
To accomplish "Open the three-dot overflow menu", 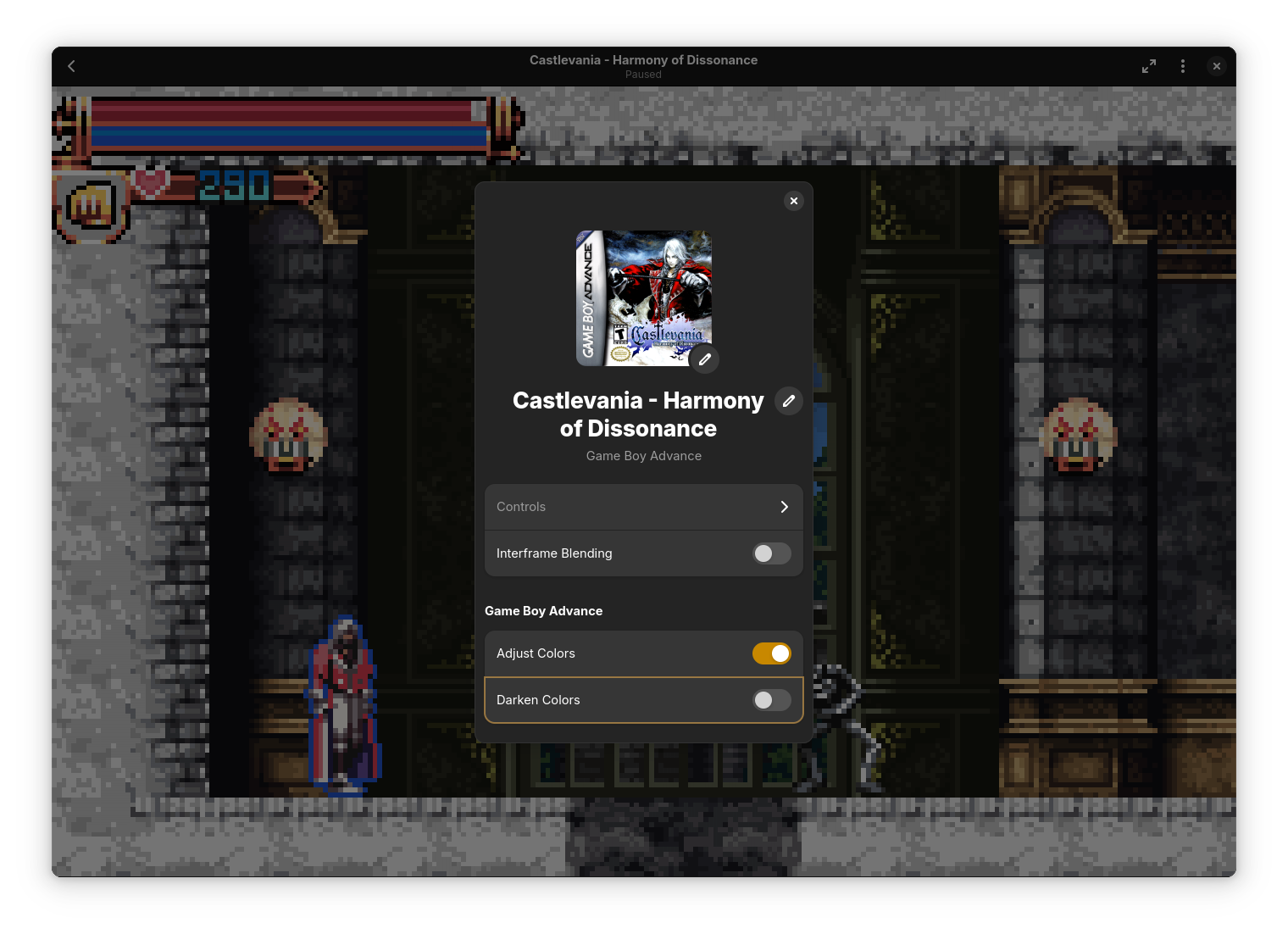I will 1183,66.
